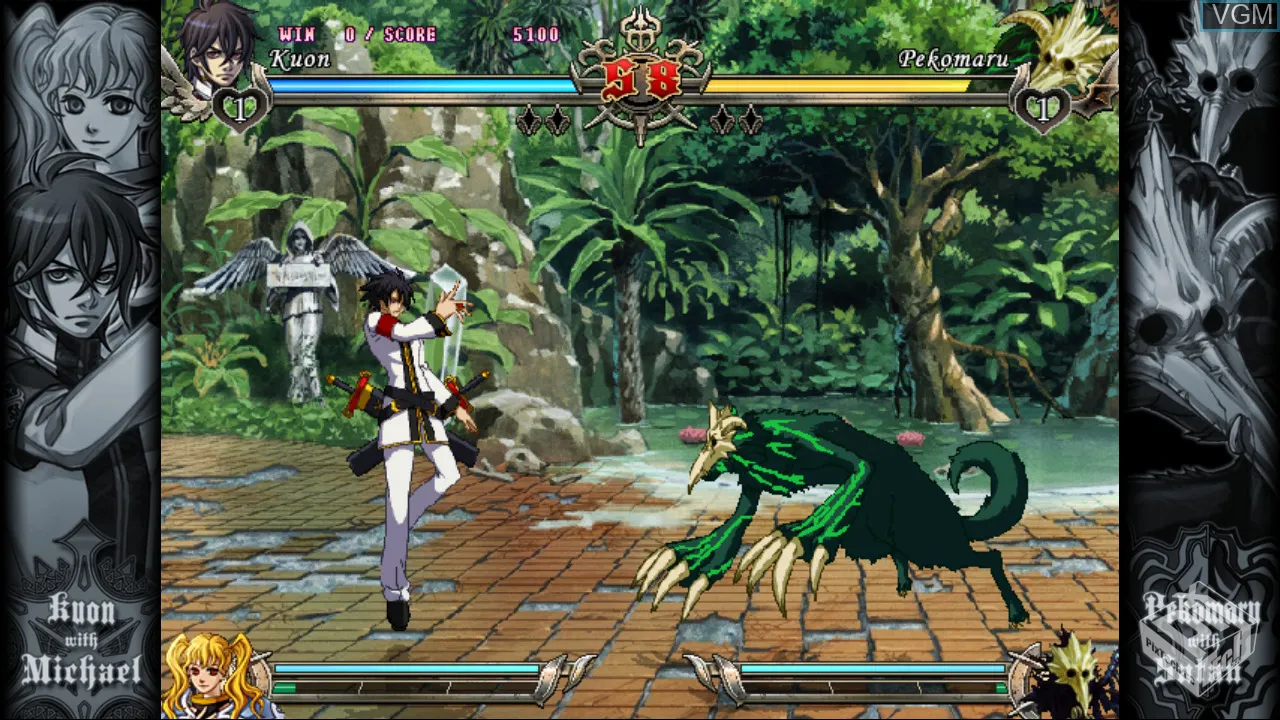Click the VGM watermark logo

pyautogui.click(x=1236, y=16)
